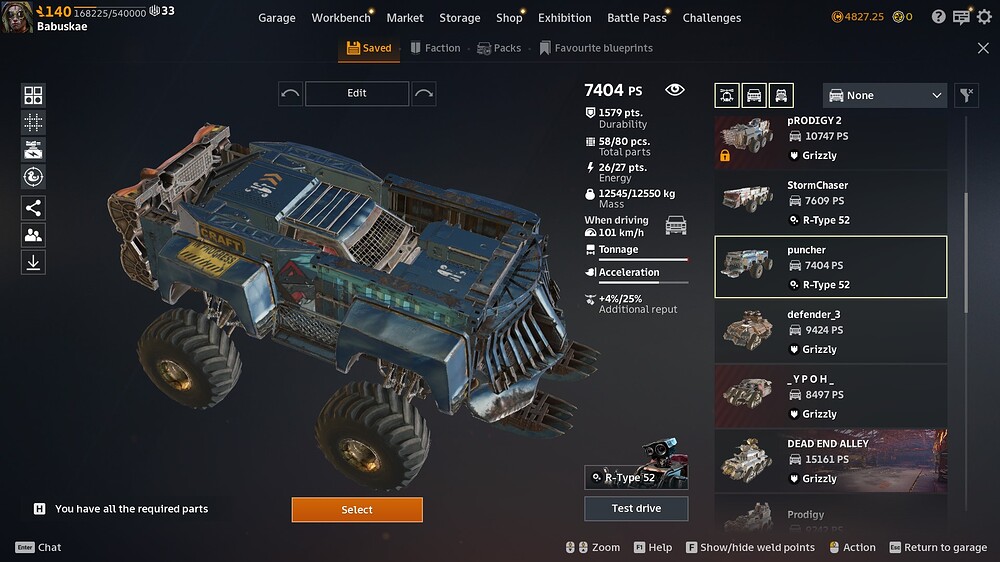This screenshot has height=562, width=1000.
Task: Click the share blueprint icon
Action: pos(33,208)
